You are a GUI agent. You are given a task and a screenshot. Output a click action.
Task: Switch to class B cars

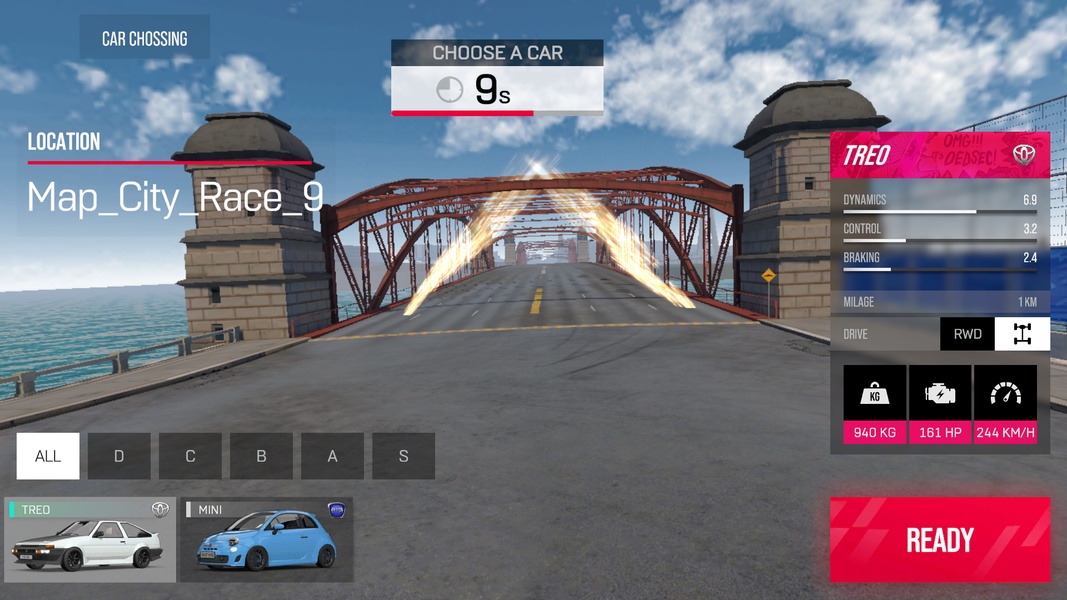[261, 456]
